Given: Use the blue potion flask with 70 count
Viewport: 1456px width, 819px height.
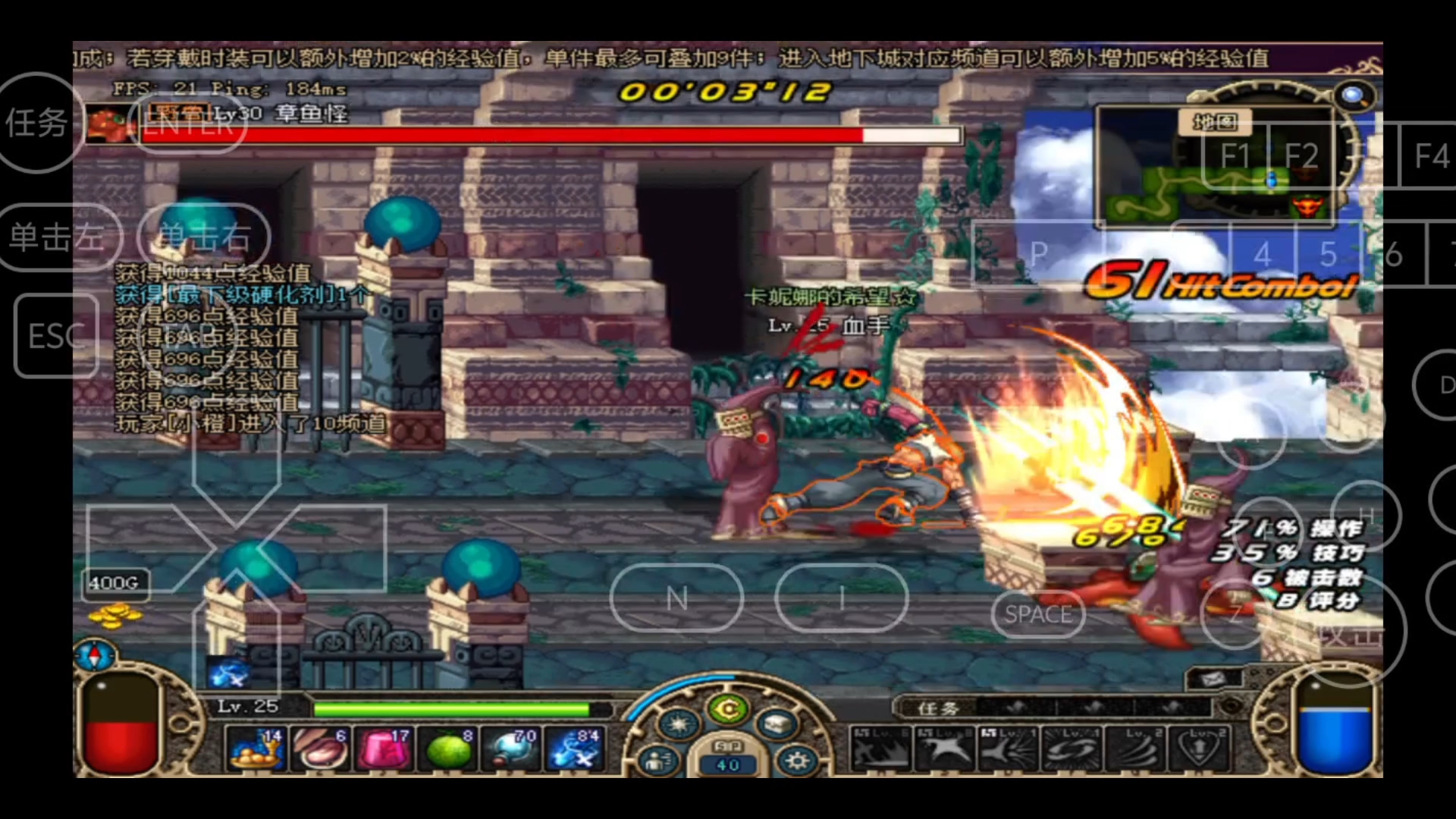Looking at the screenshot, I should point(511,748).
